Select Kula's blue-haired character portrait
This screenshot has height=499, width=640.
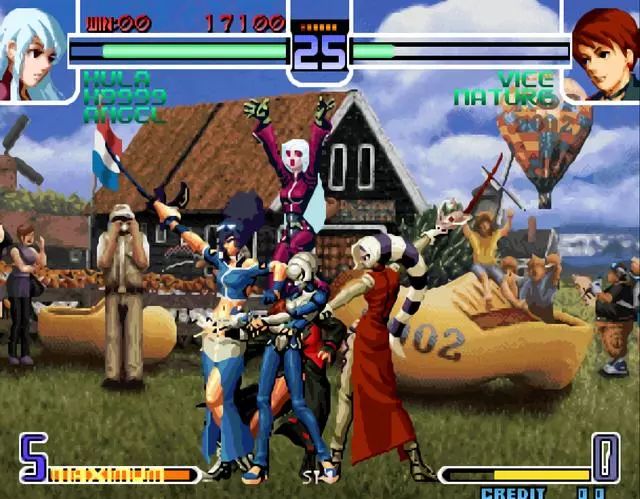[32, 50]
